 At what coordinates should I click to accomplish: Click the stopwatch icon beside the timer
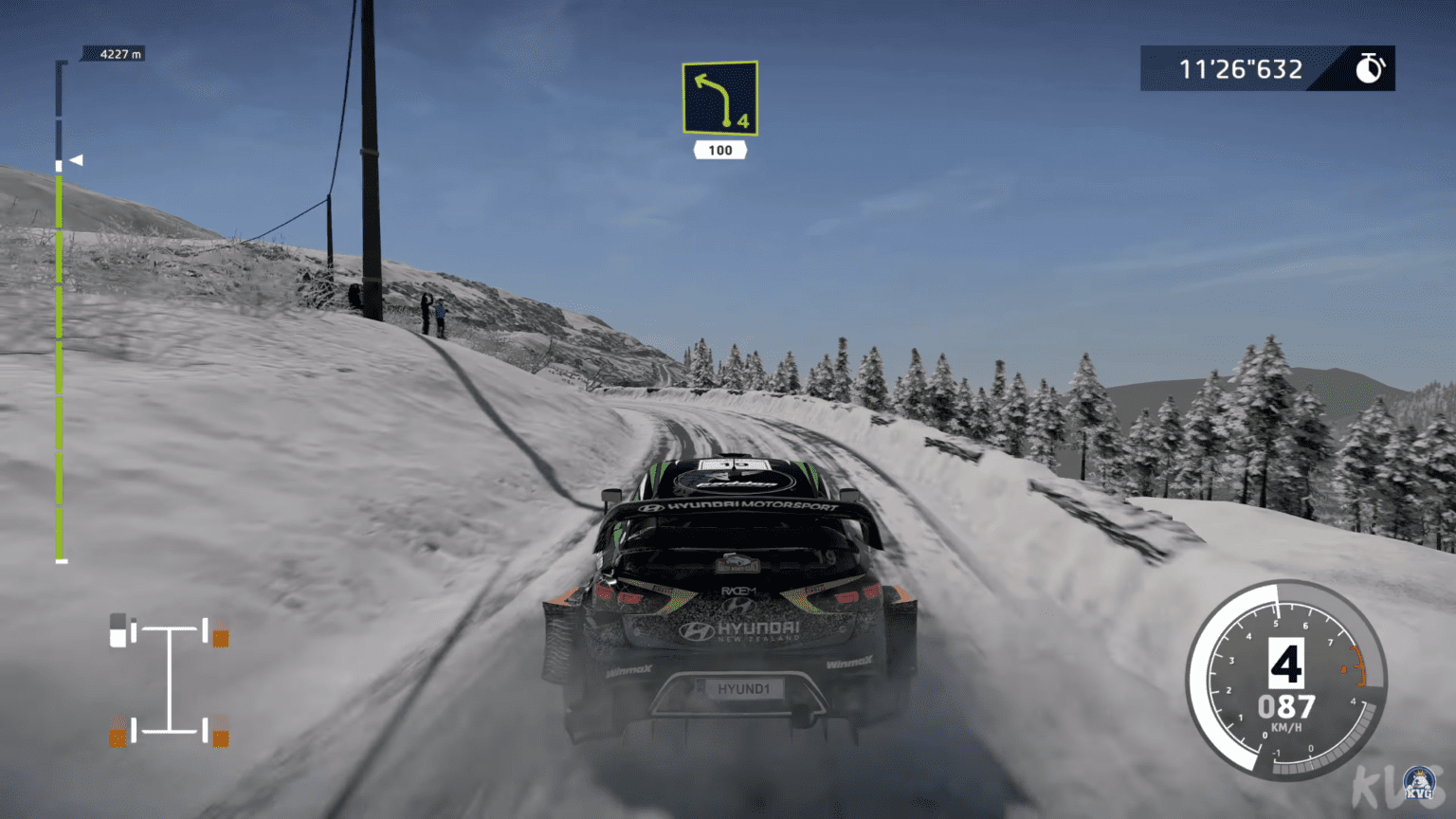point(1368,67)
